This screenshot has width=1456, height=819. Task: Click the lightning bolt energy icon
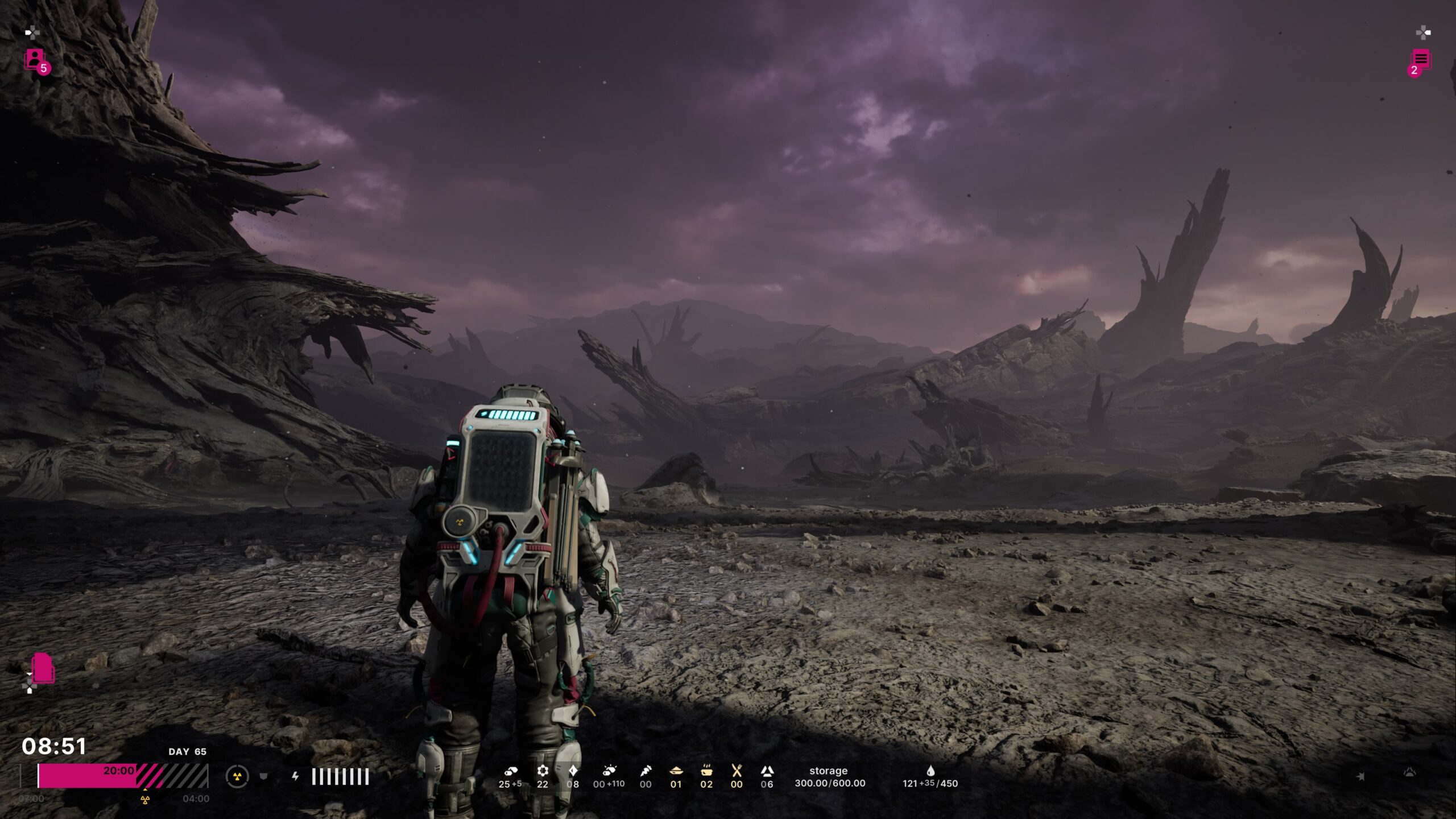pyautogui.click(x=295, y=776)
